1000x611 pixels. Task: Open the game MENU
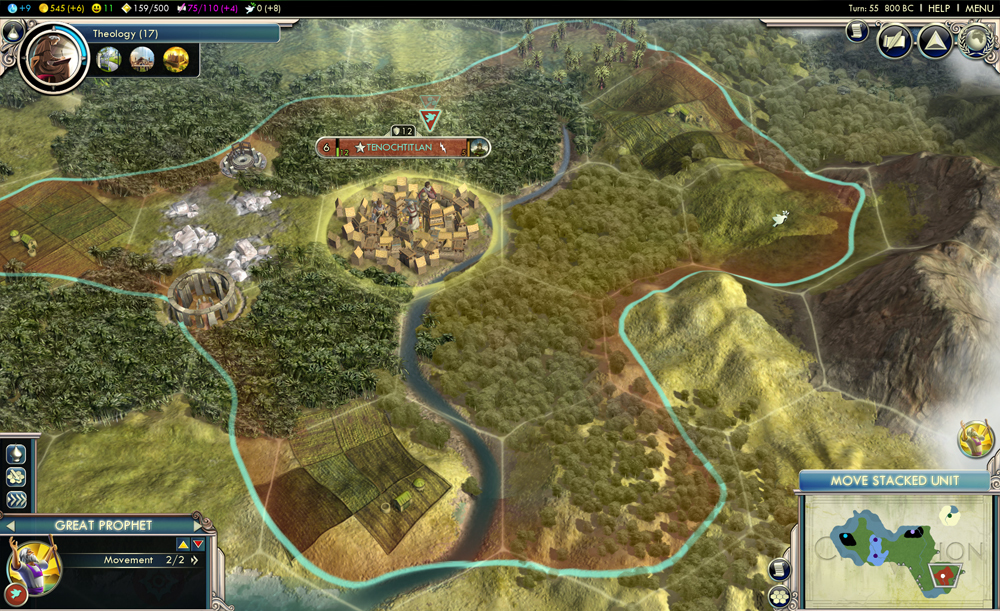978,8
